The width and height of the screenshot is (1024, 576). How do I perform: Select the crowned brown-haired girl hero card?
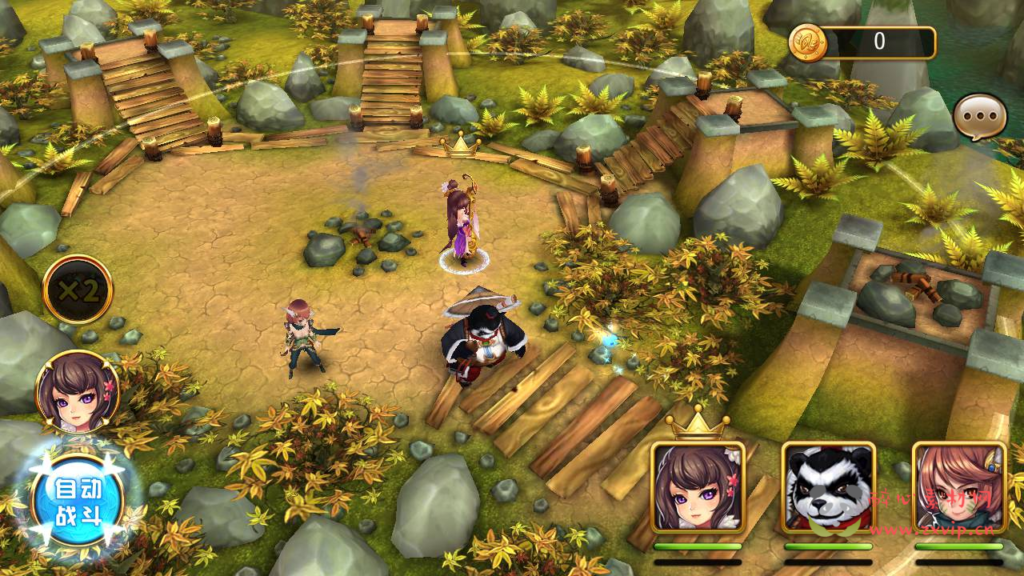[698, 487]
